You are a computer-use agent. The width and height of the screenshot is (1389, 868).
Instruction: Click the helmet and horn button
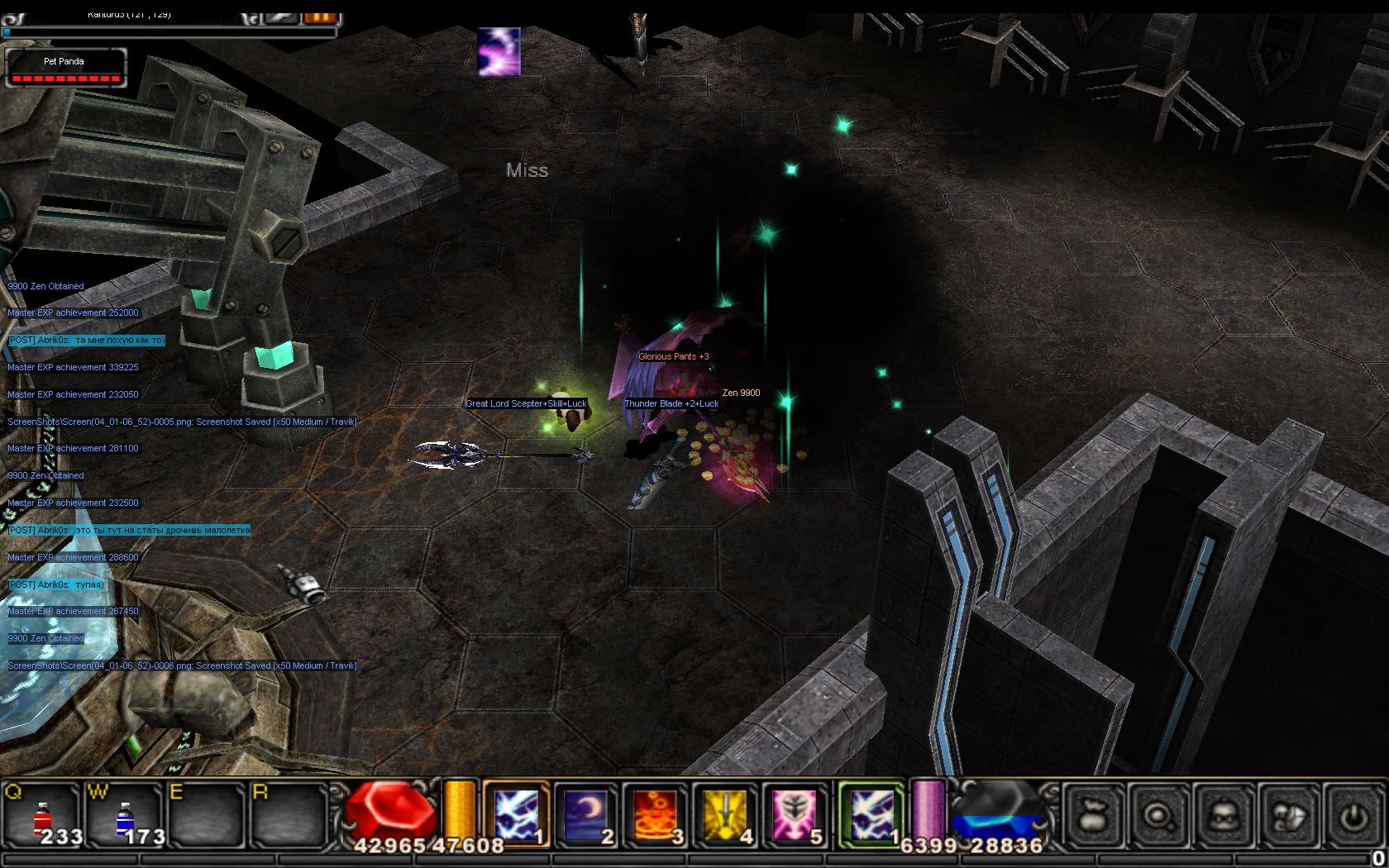click(x=1289, y=816)
